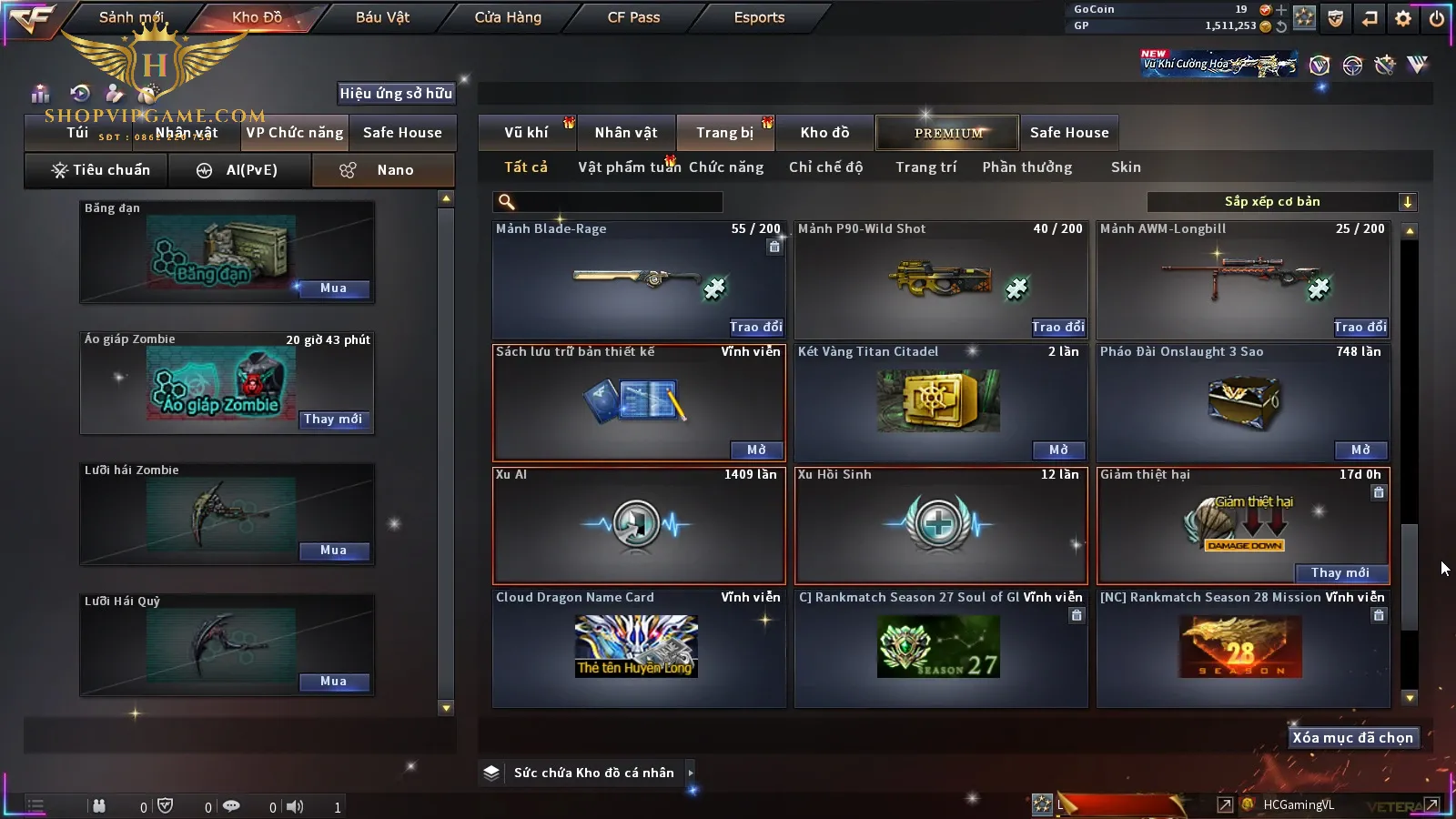Open the Cửa Hàng shop menu
Viewport: 1456px width, 819px height.
click(x=508, y=17)
